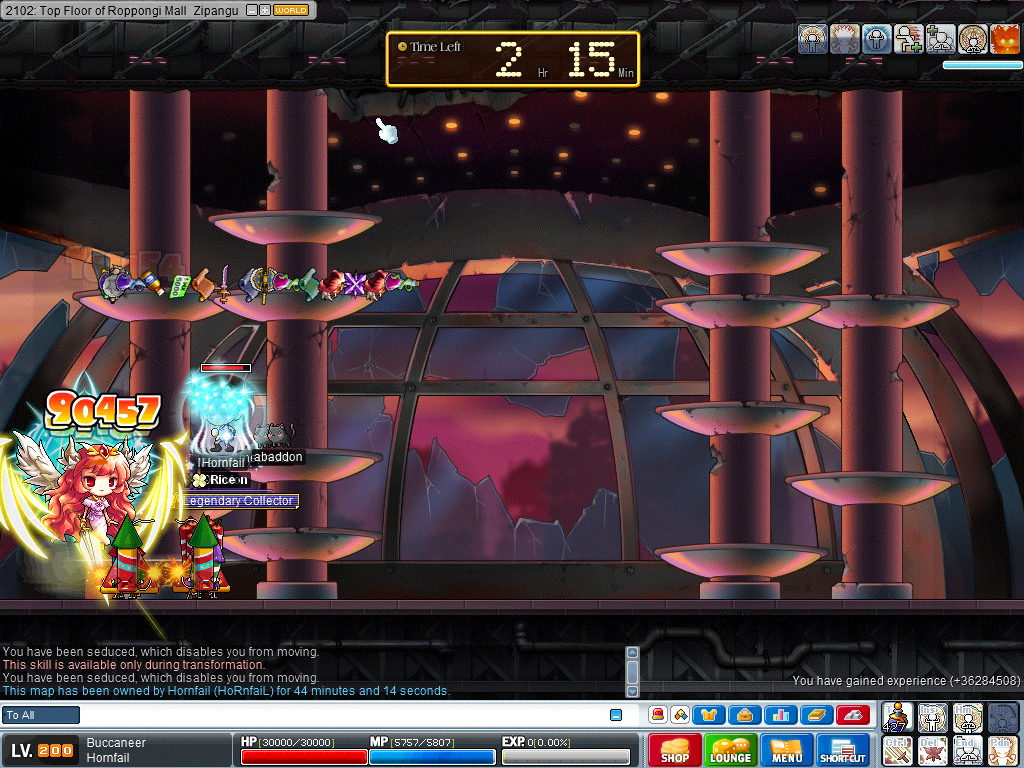The height and width of the screenshot is (768, 1024).
Task: Expand the minimap with plus button
Action: point(264,10)
